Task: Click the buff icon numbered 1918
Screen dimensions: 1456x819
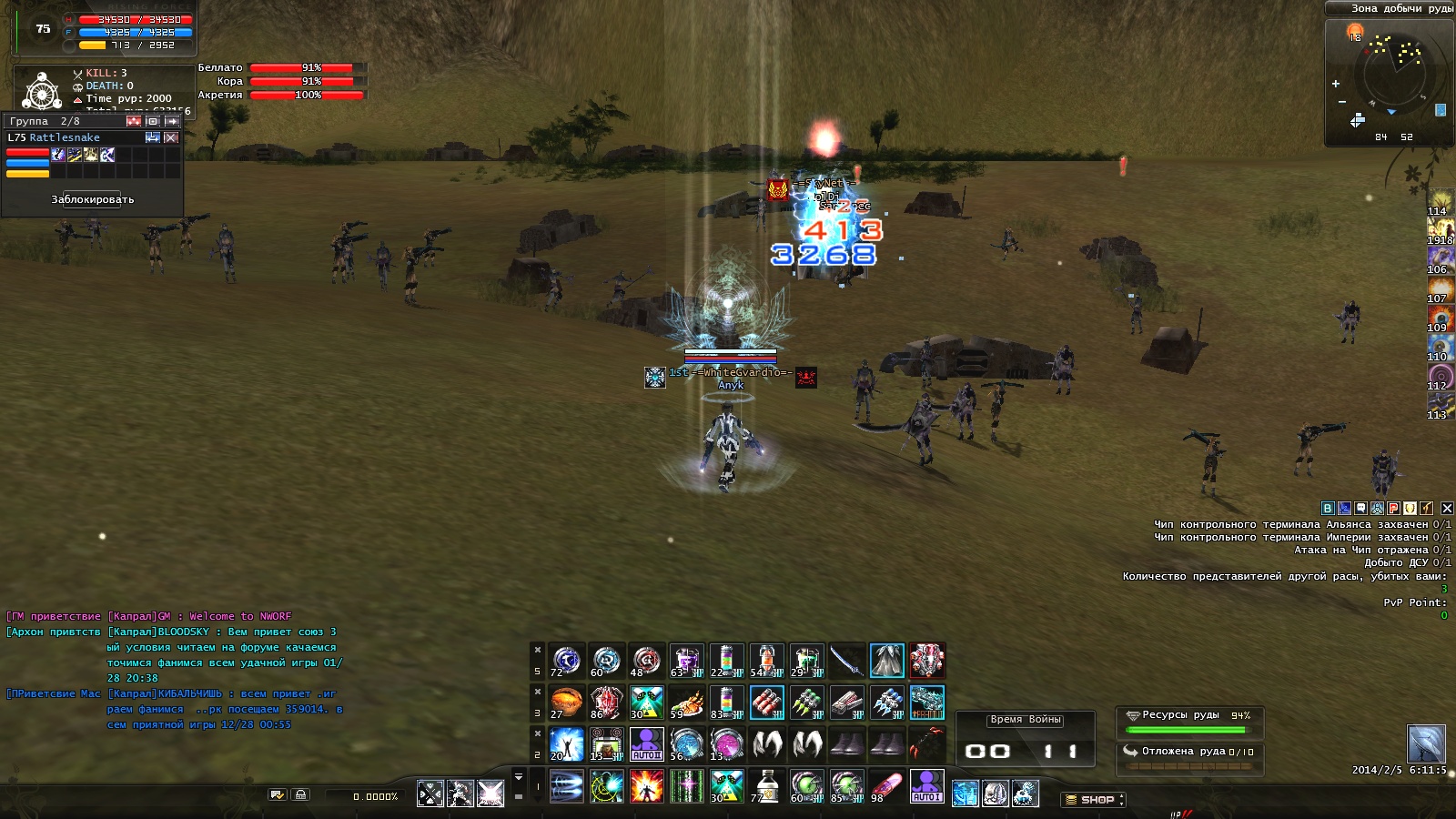Action: pos(1440,230)
